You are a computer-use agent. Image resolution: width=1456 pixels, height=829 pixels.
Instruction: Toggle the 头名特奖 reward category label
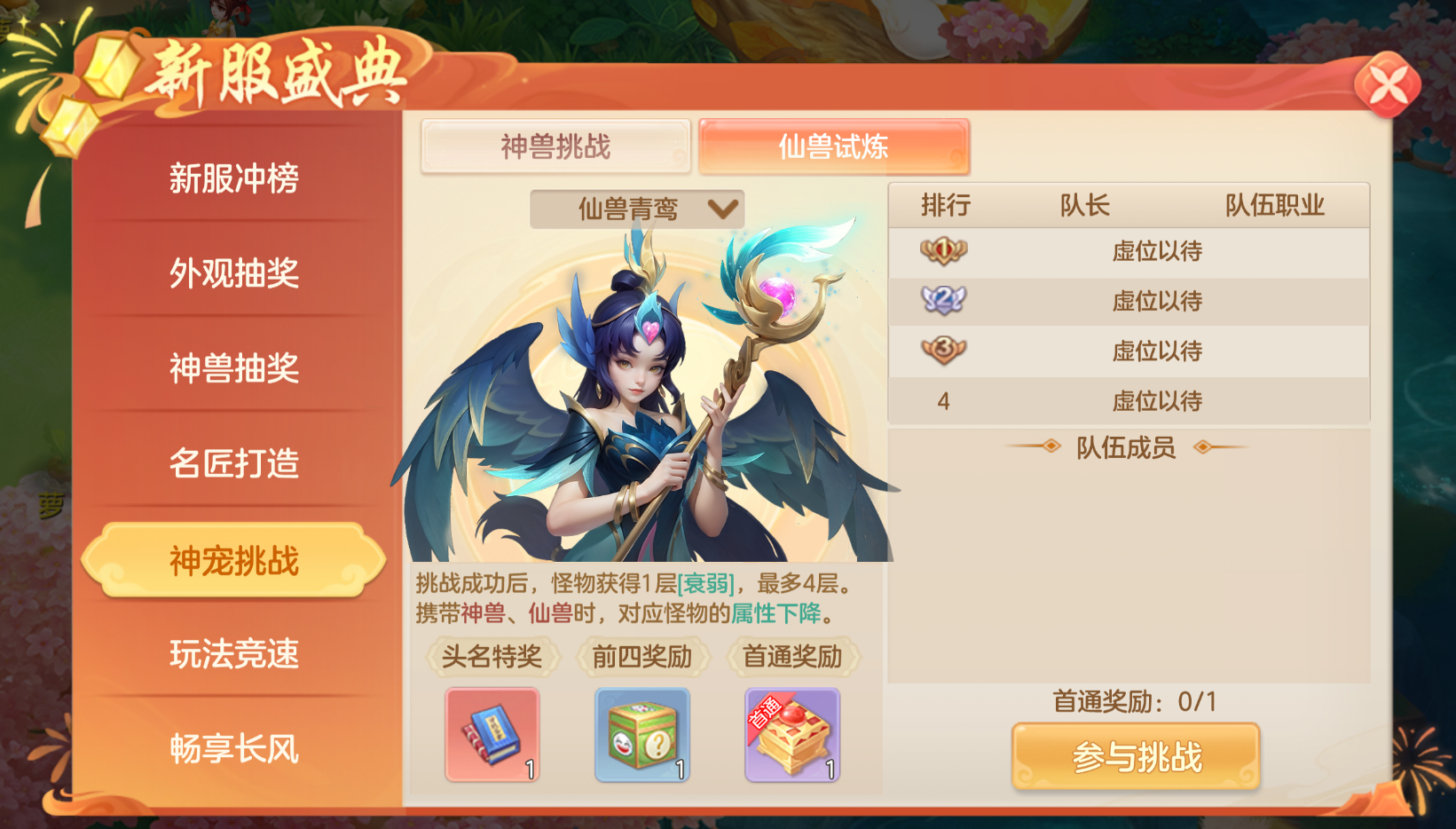[492, 656]
